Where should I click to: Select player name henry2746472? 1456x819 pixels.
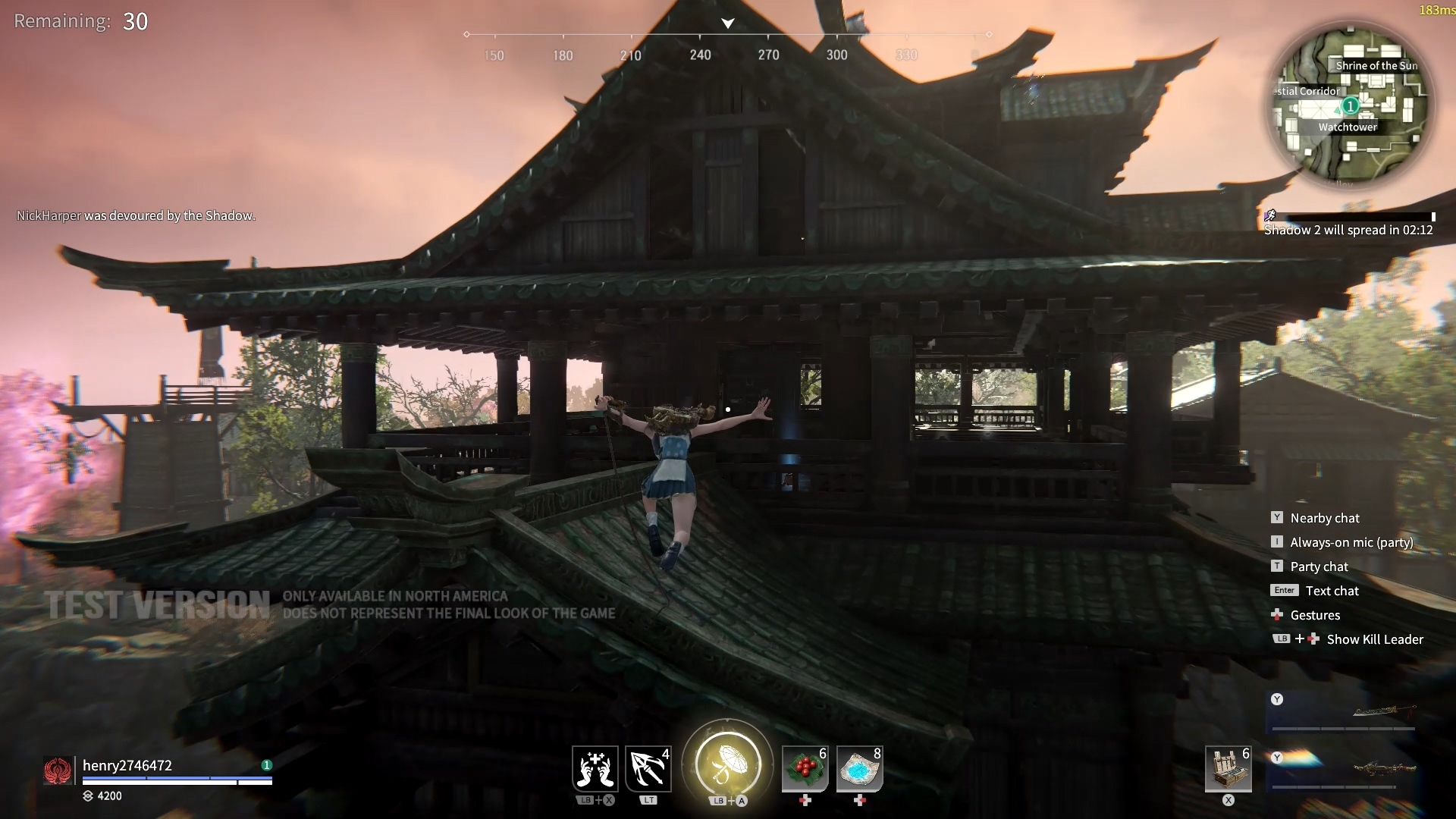tap(127, 765)
